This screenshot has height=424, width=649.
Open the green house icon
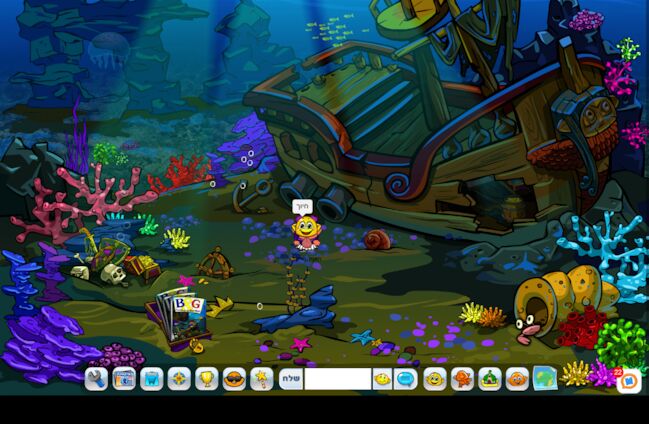490,379
